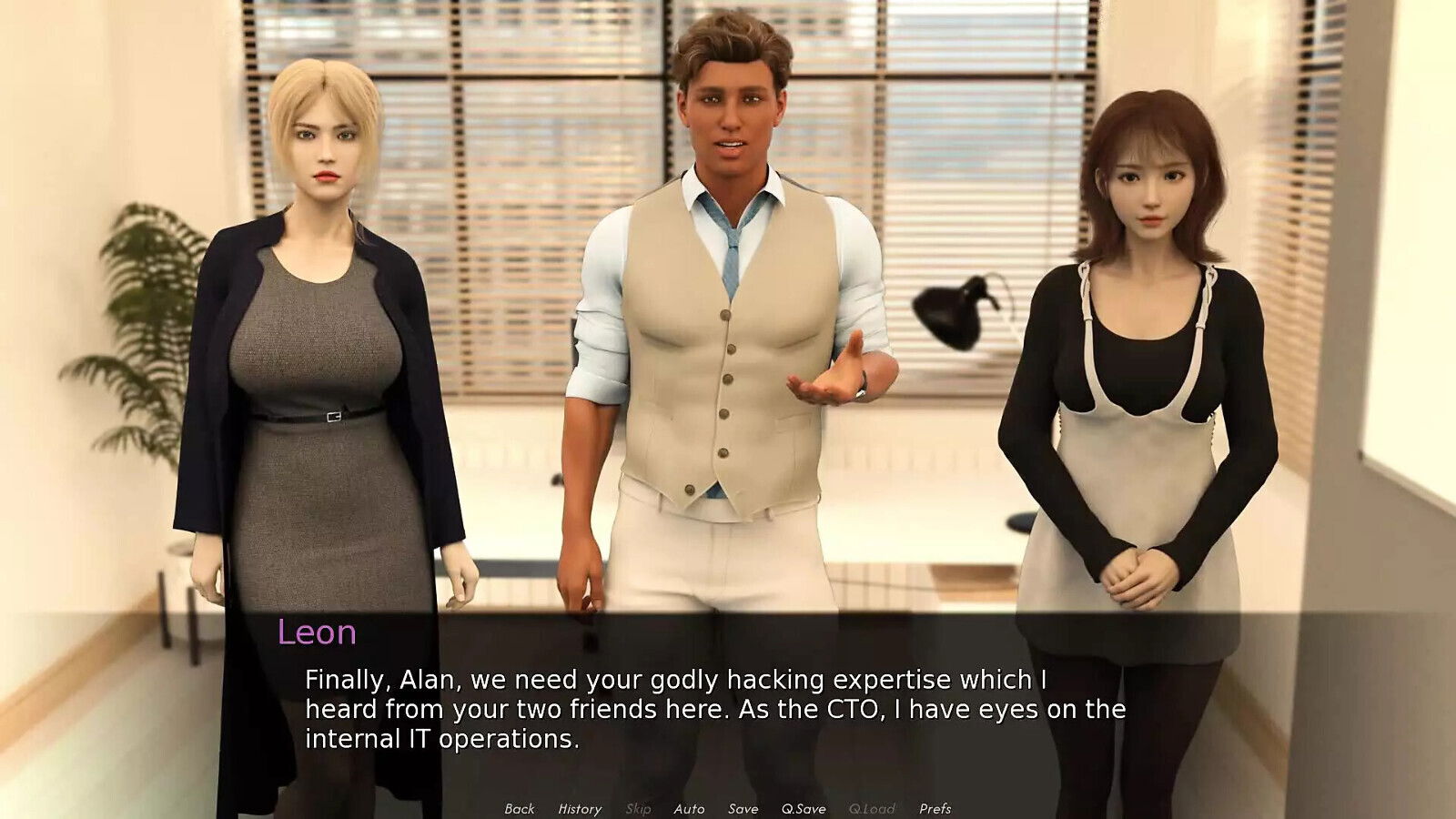Open the "History" dialogue log
Viewport: 1456px width, 819px height.
579,808
